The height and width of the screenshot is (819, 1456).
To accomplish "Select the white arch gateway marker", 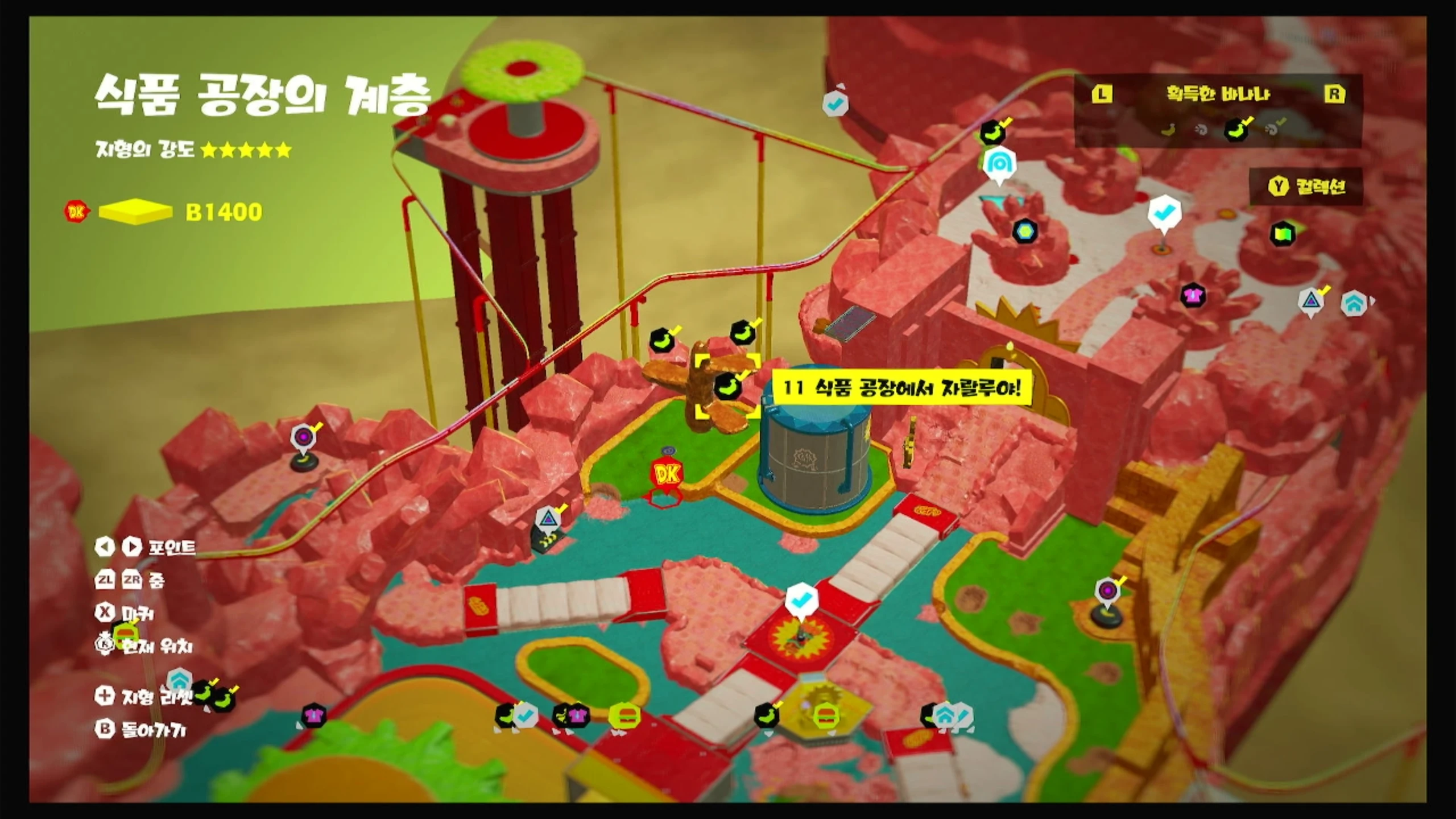I will point(999,164).
